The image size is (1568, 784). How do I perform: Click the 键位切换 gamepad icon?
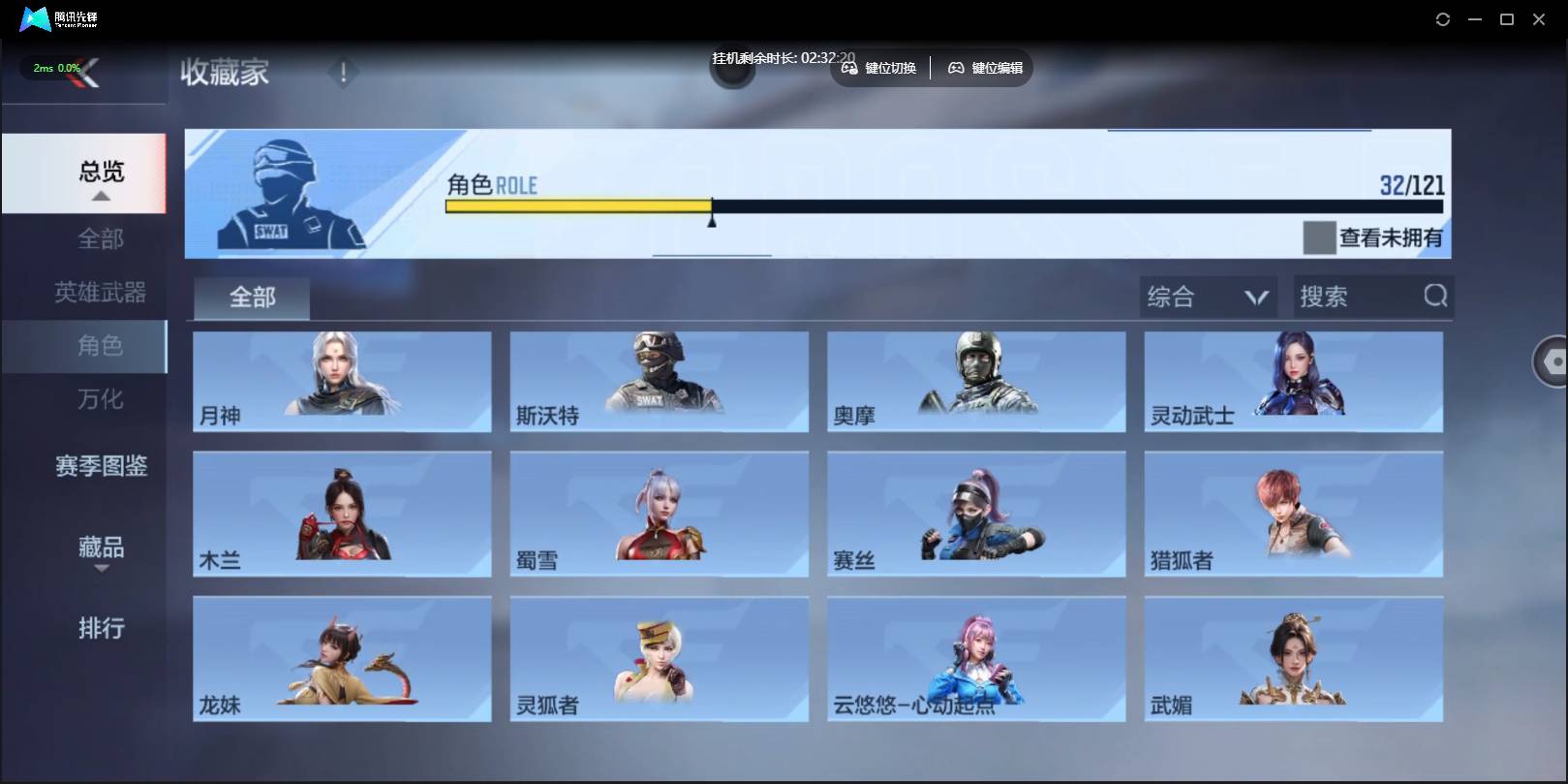tap(848, 68)
